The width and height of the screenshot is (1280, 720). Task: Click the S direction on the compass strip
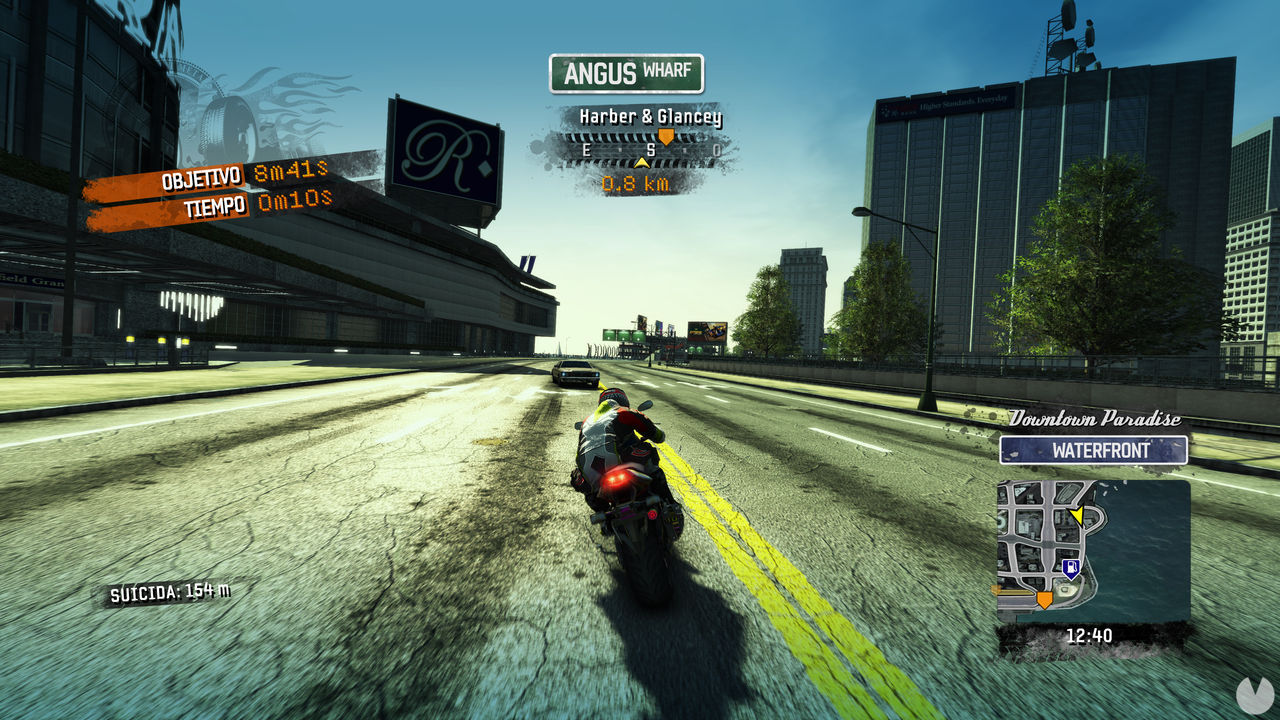tap(652, 149)
